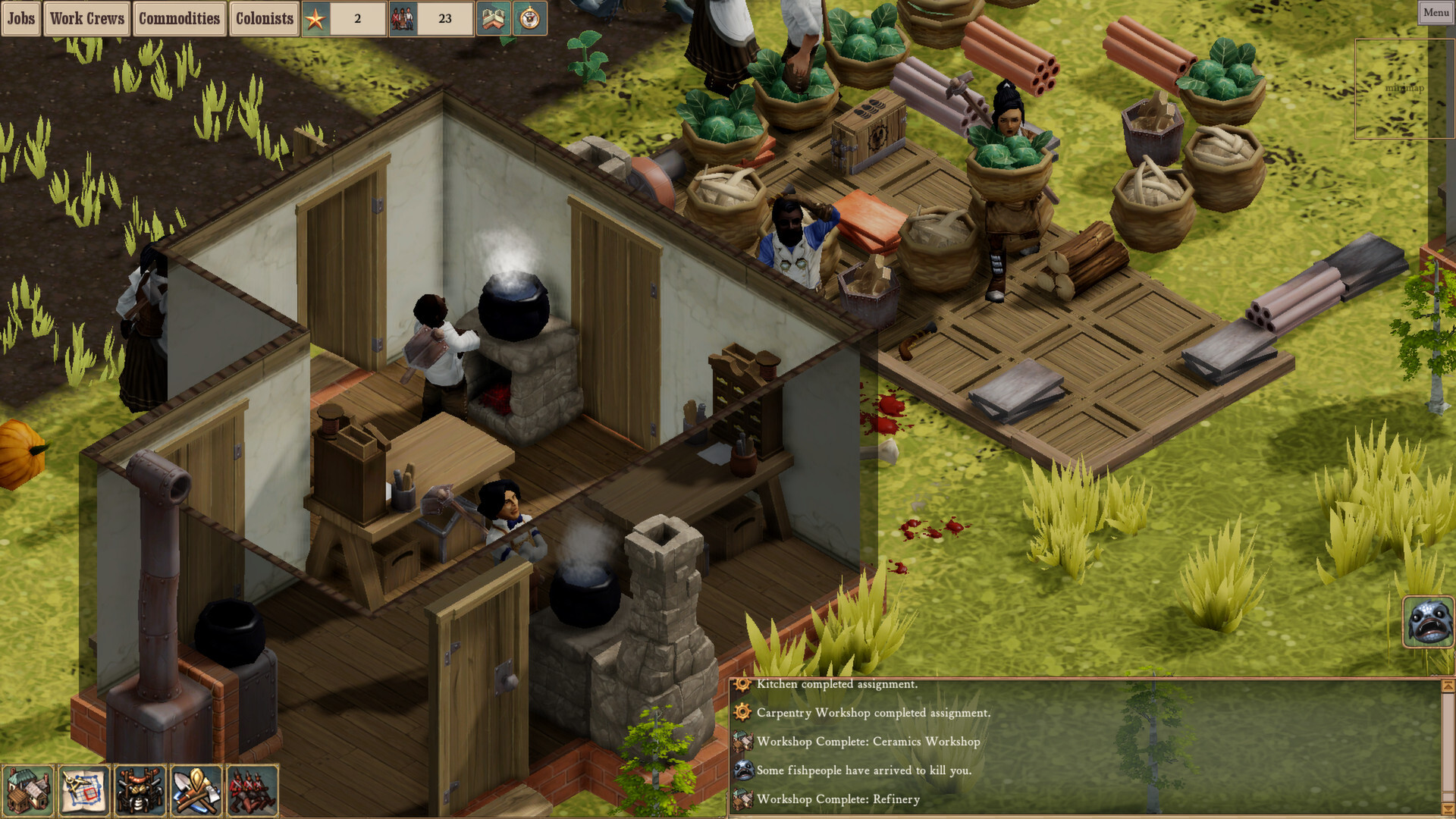Image resolution: width=1456 pixels, height=819 pixels.
Task: Switch to the Colonists tab
Action: (x=263, y=19)
